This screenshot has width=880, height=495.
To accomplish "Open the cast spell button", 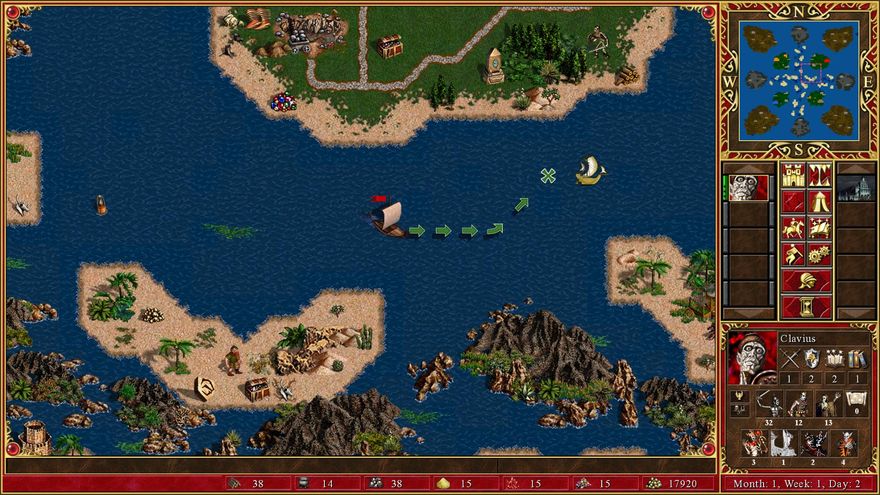I will pos(820,228).
